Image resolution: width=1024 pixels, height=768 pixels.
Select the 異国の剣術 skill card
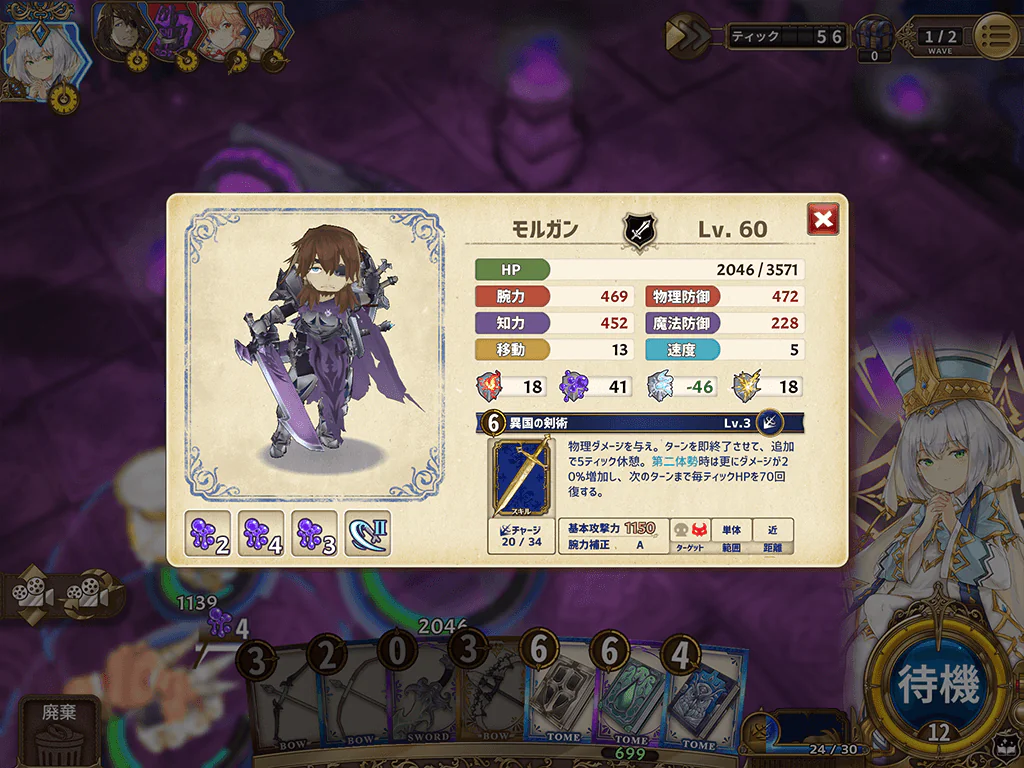coord(520,478)
